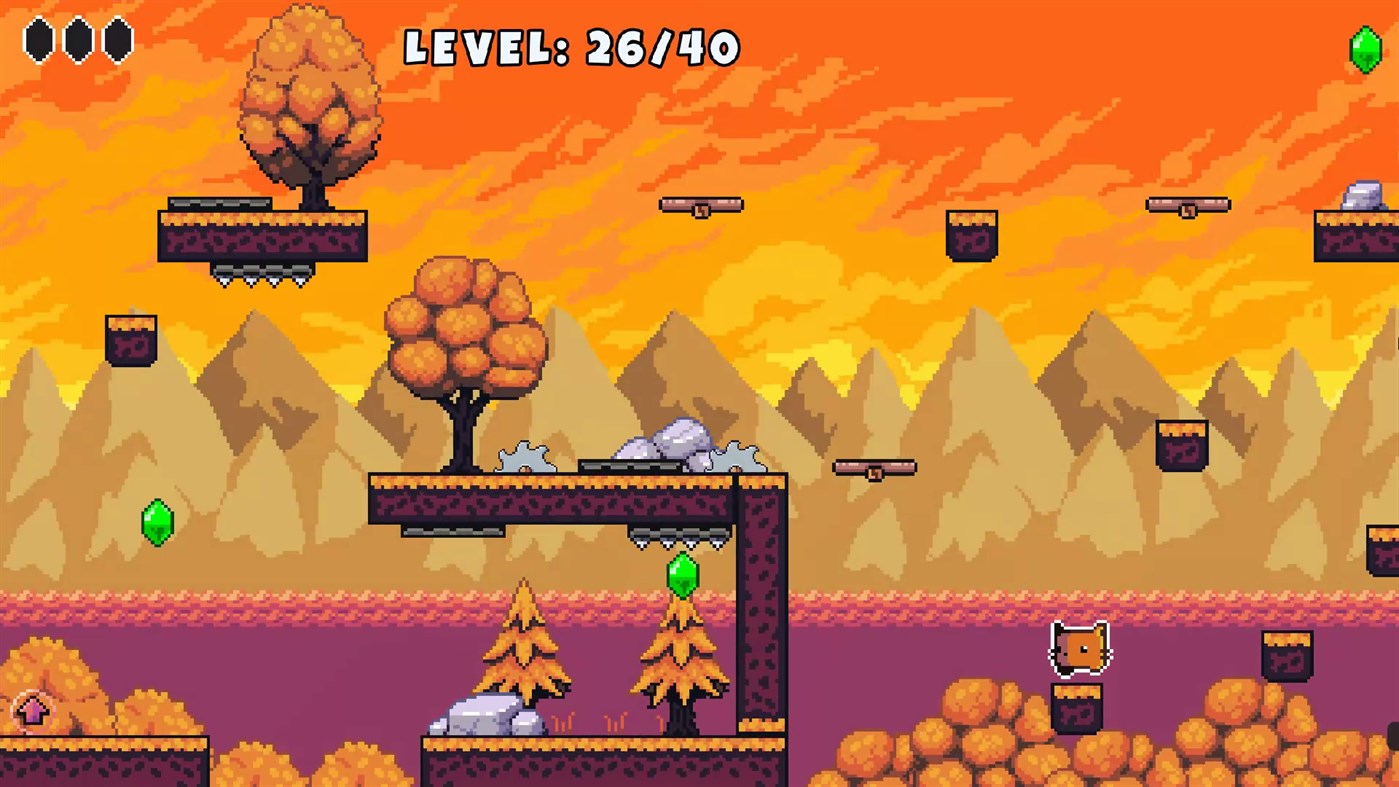Select the LEVEL: 26/40 header text
The height and width of the screenshot is (787, 1399).
tap(572, 46)
